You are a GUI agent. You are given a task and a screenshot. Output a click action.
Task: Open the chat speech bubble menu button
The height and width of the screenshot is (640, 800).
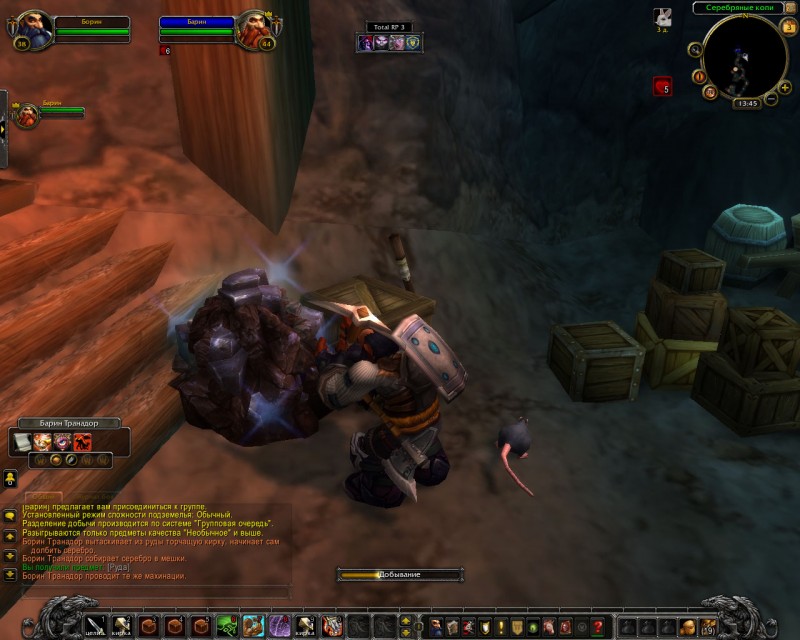[x=9, y=516]
